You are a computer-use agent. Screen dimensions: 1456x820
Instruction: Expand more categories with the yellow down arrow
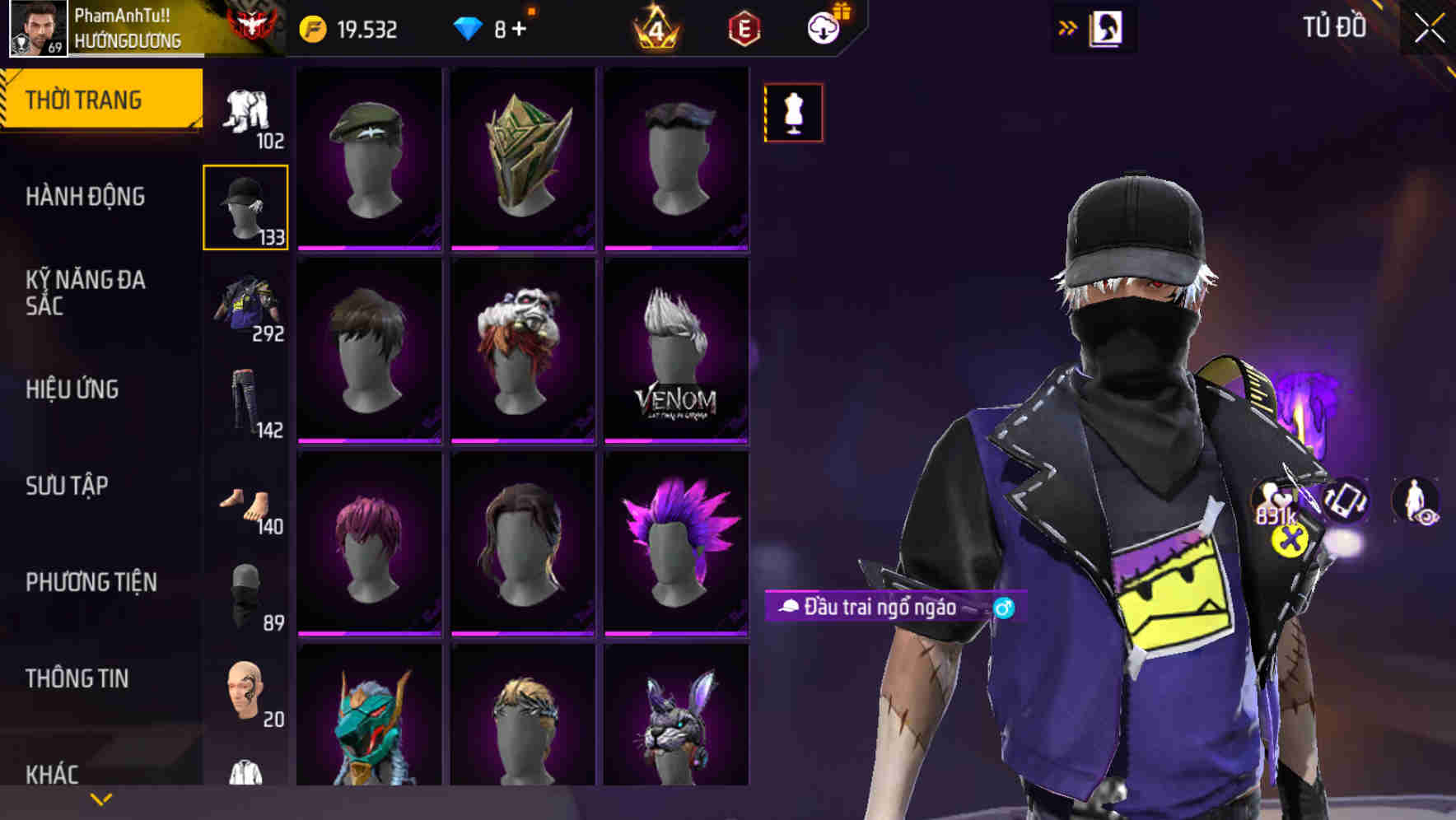click(x=99, y=799)
